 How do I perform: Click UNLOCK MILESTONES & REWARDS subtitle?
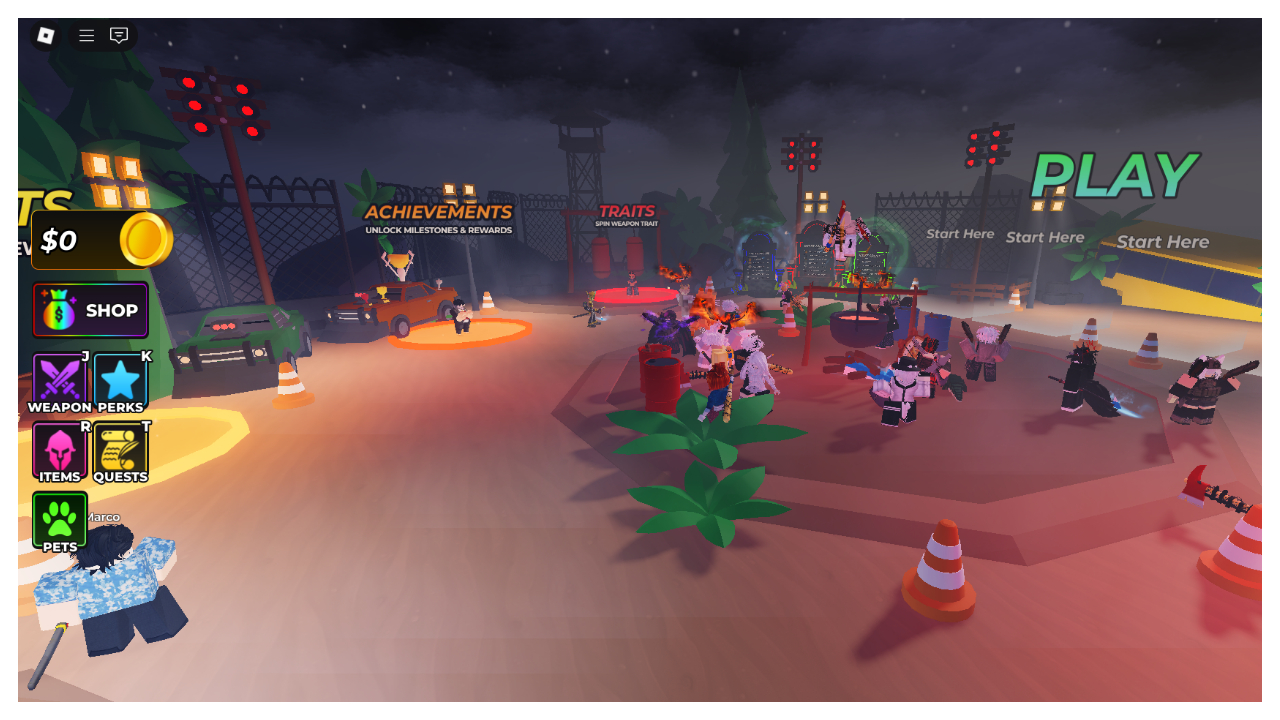(x=438, y=229)
